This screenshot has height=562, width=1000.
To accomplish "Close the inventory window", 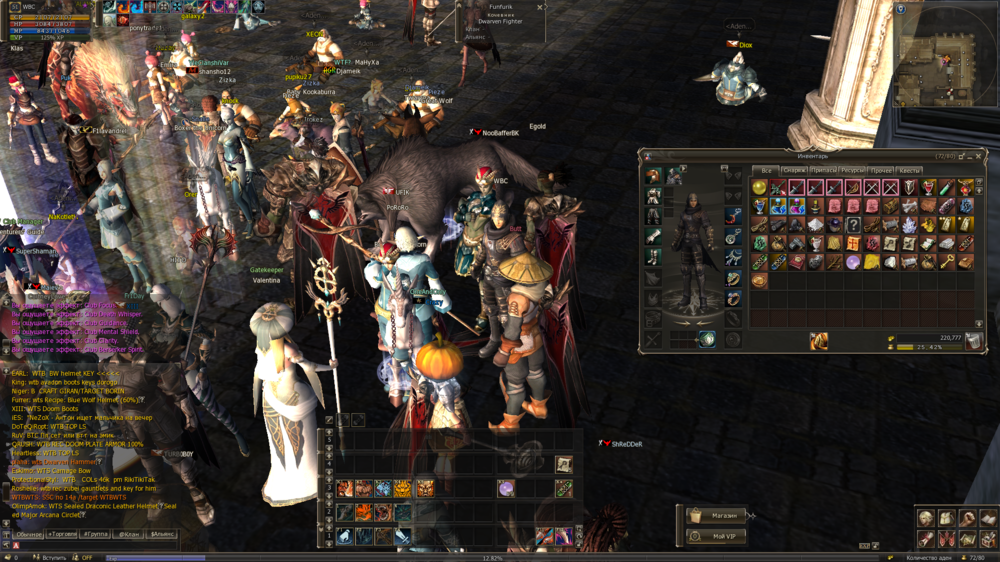I will [x=980, y=156].
